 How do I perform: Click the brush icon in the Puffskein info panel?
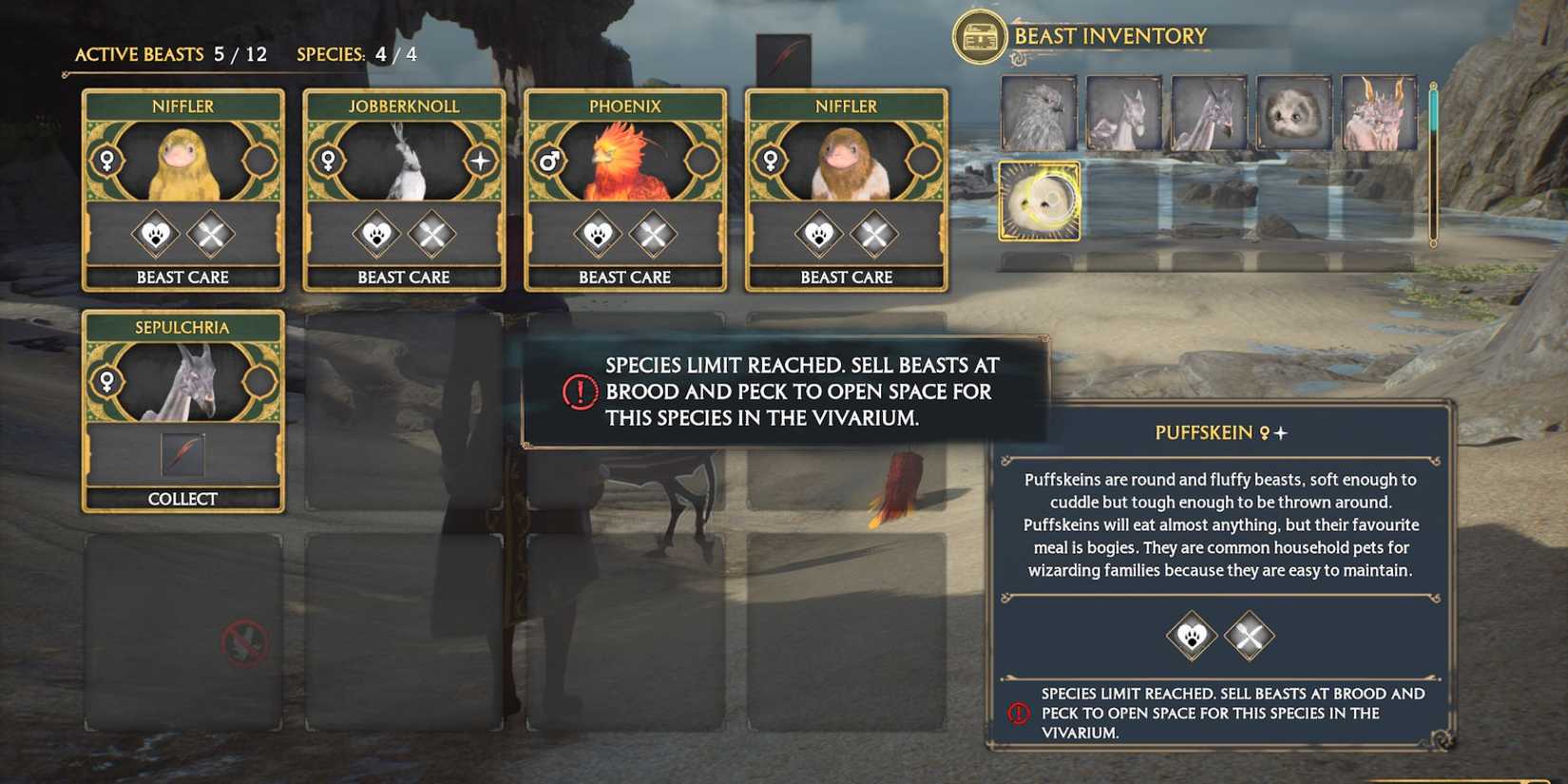(1248, 636)
